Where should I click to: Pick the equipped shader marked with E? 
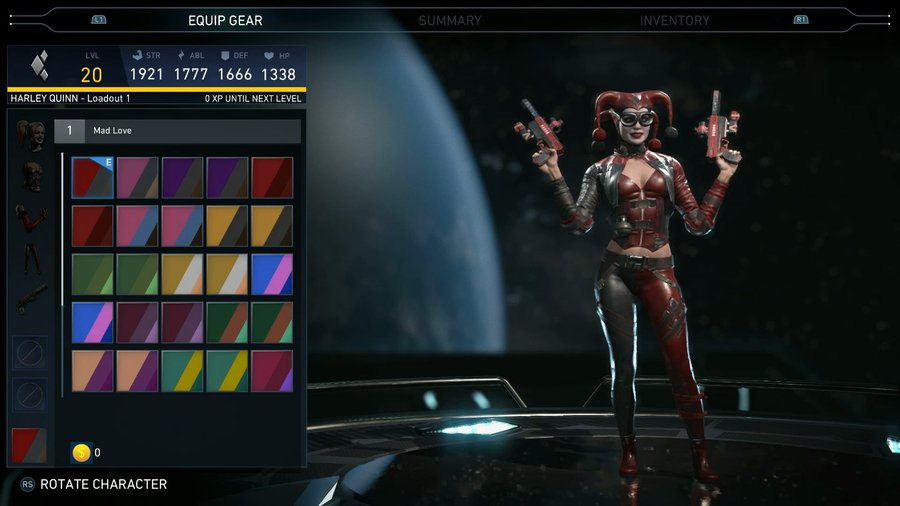(93, 178)
